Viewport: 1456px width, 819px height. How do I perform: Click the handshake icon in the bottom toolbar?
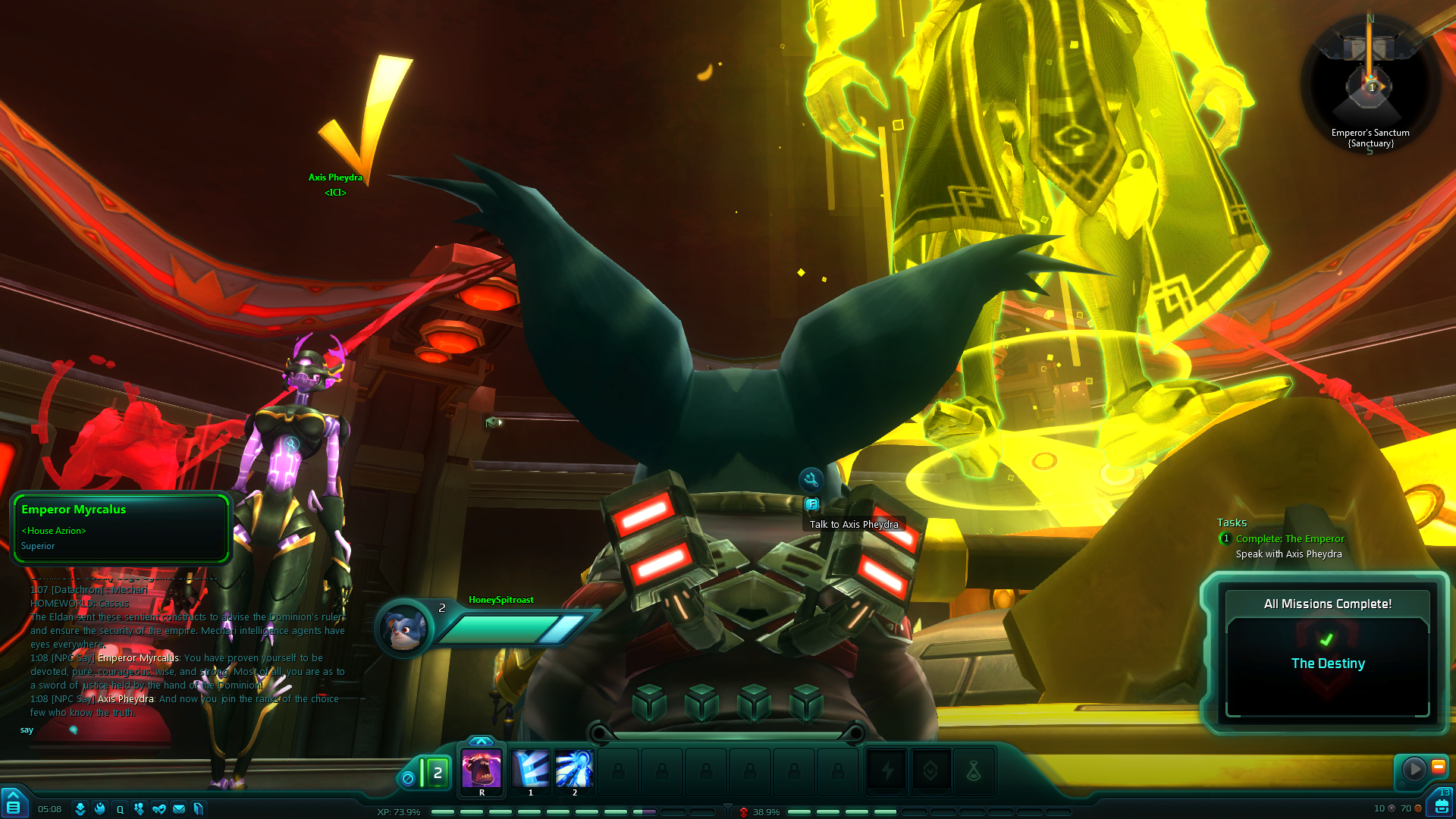(x=159, y=809)
